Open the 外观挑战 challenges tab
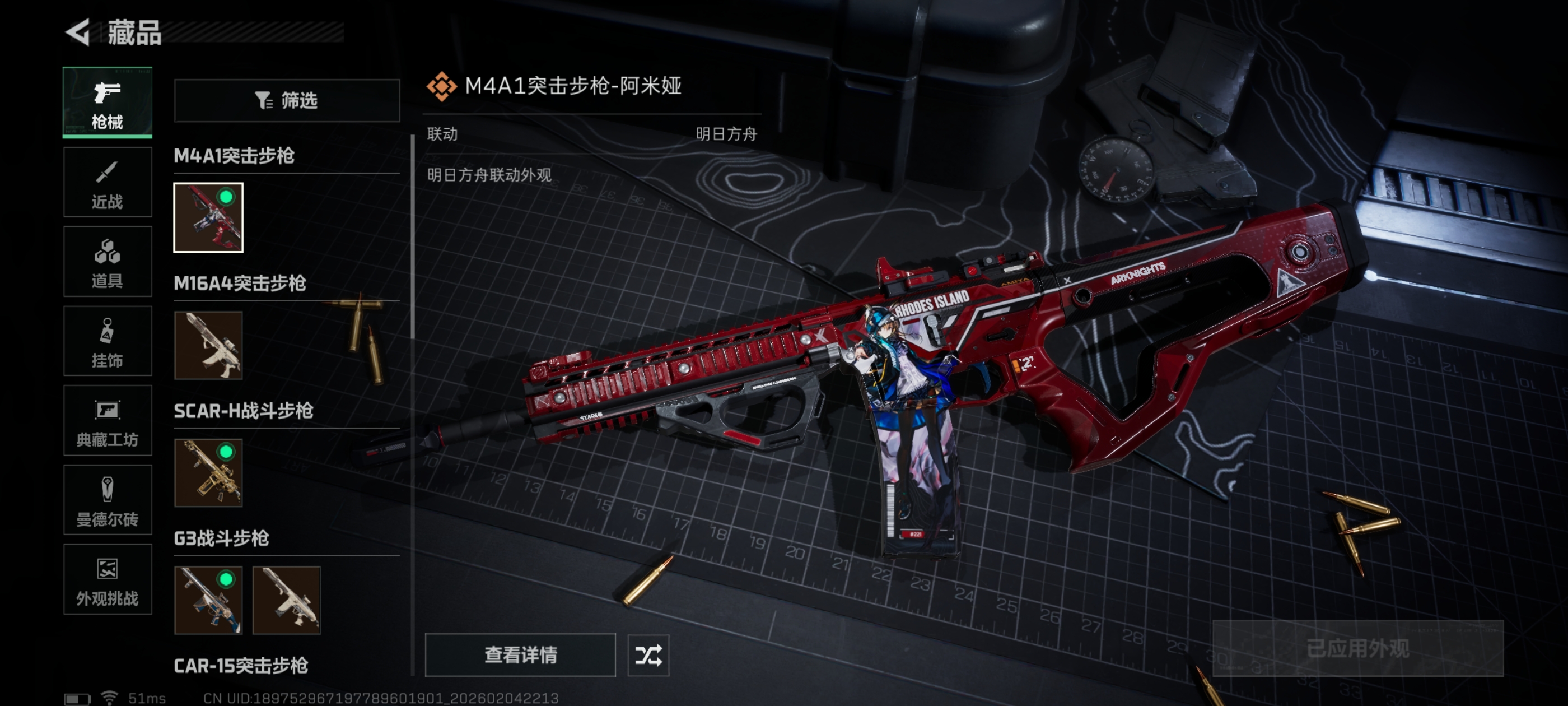This screenshot has height=706, width=1568. (107, 579)
